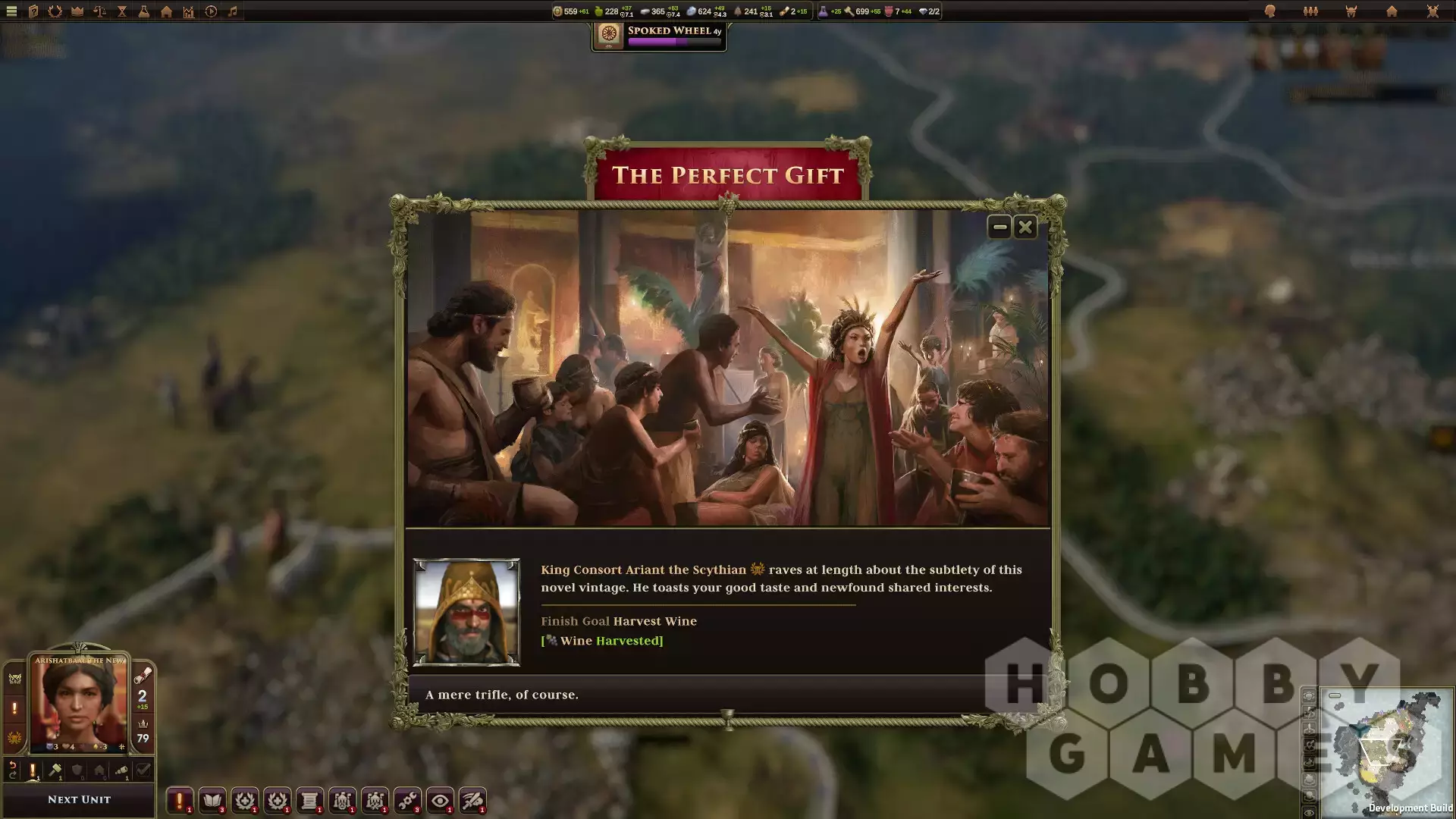Click the Next Unit button
This screenshot has height=819, width=1456.
(x=79, y=799)
